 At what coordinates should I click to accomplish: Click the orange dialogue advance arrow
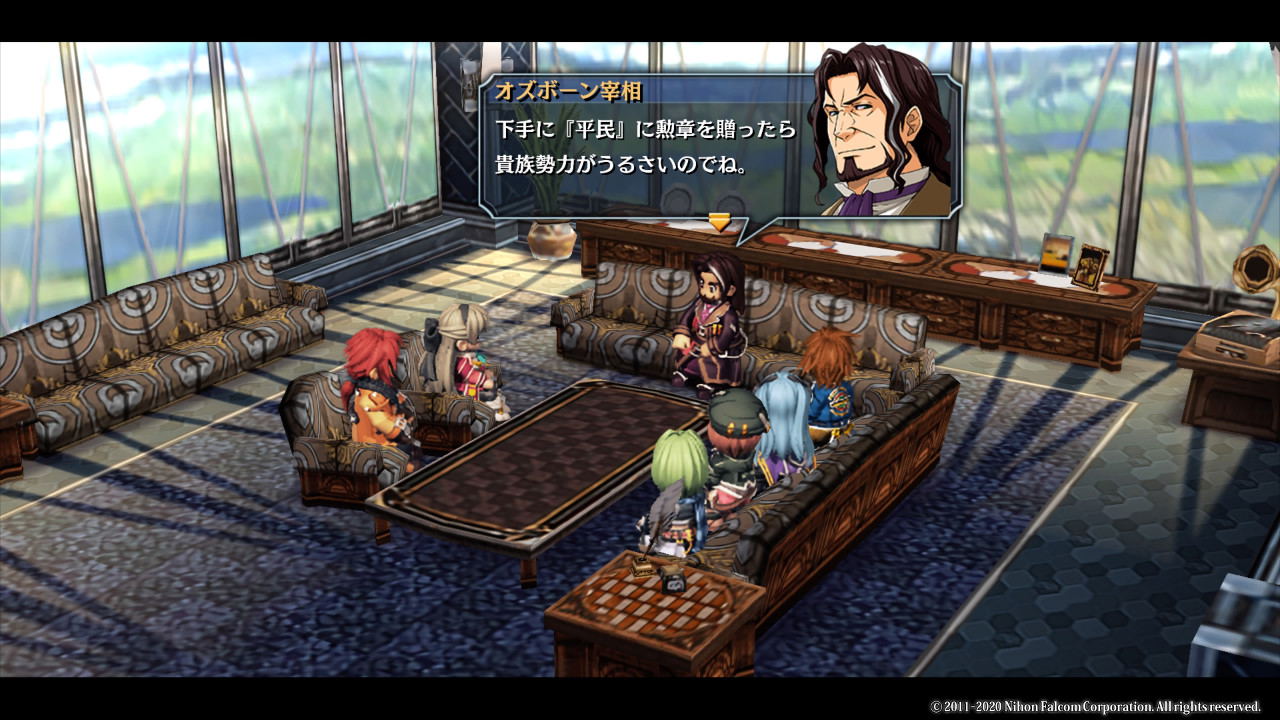point(720,222)
